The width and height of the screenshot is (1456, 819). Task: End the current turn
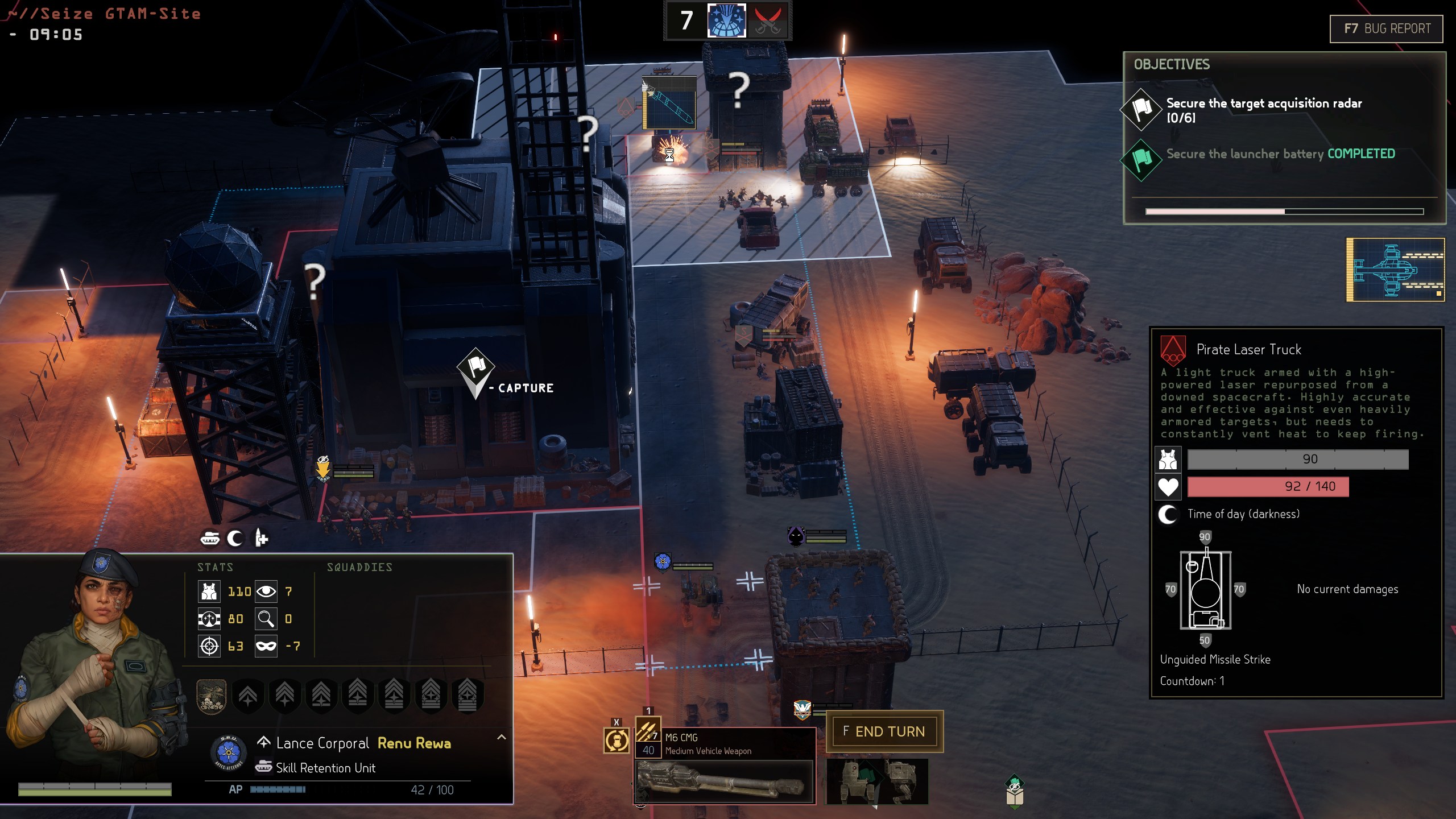[x=884, y=731]
